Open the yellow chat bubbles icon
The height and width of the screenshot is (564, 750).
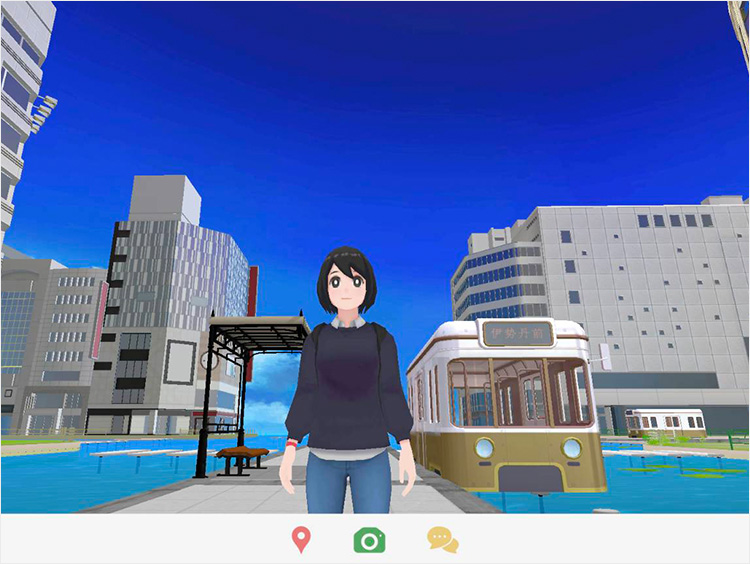442,540
